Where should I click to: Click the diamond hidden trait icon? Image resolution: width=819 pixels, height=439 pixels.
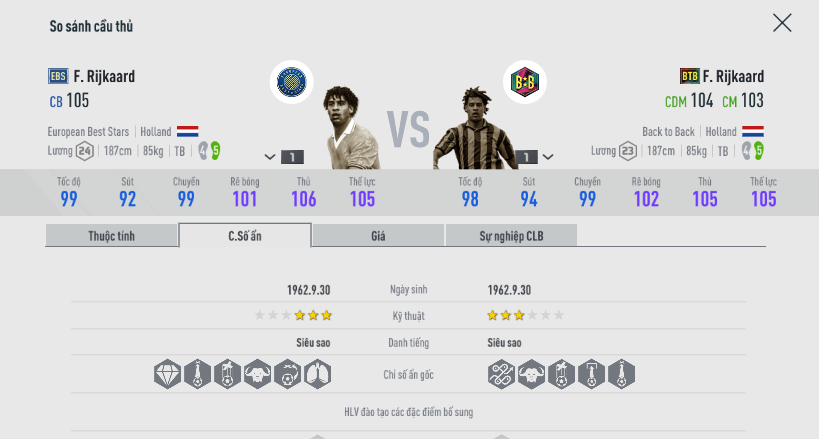click(168, 374)
